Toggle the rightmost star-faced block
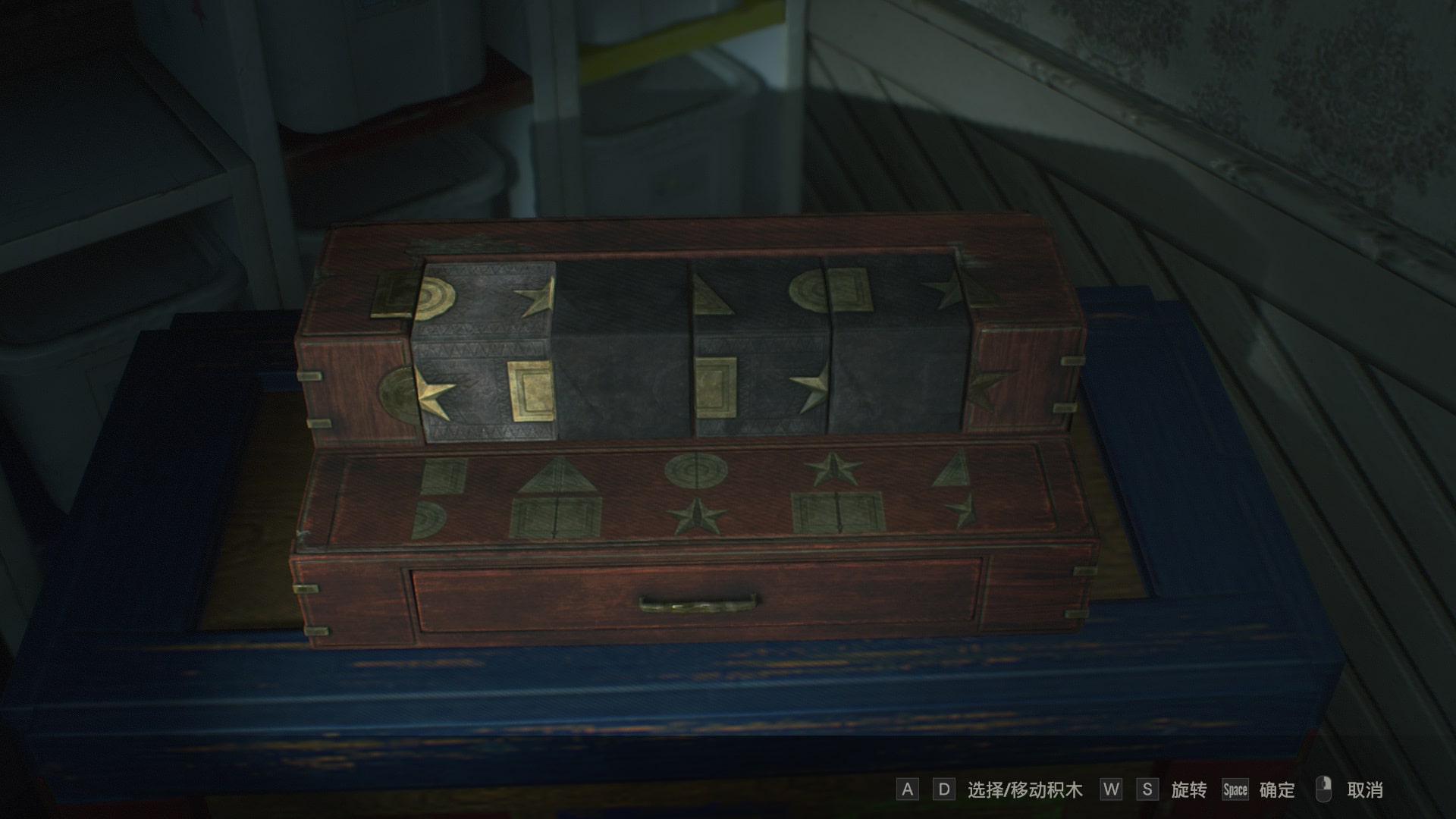This screenshot has height=819, width=1456. (895, 349)
